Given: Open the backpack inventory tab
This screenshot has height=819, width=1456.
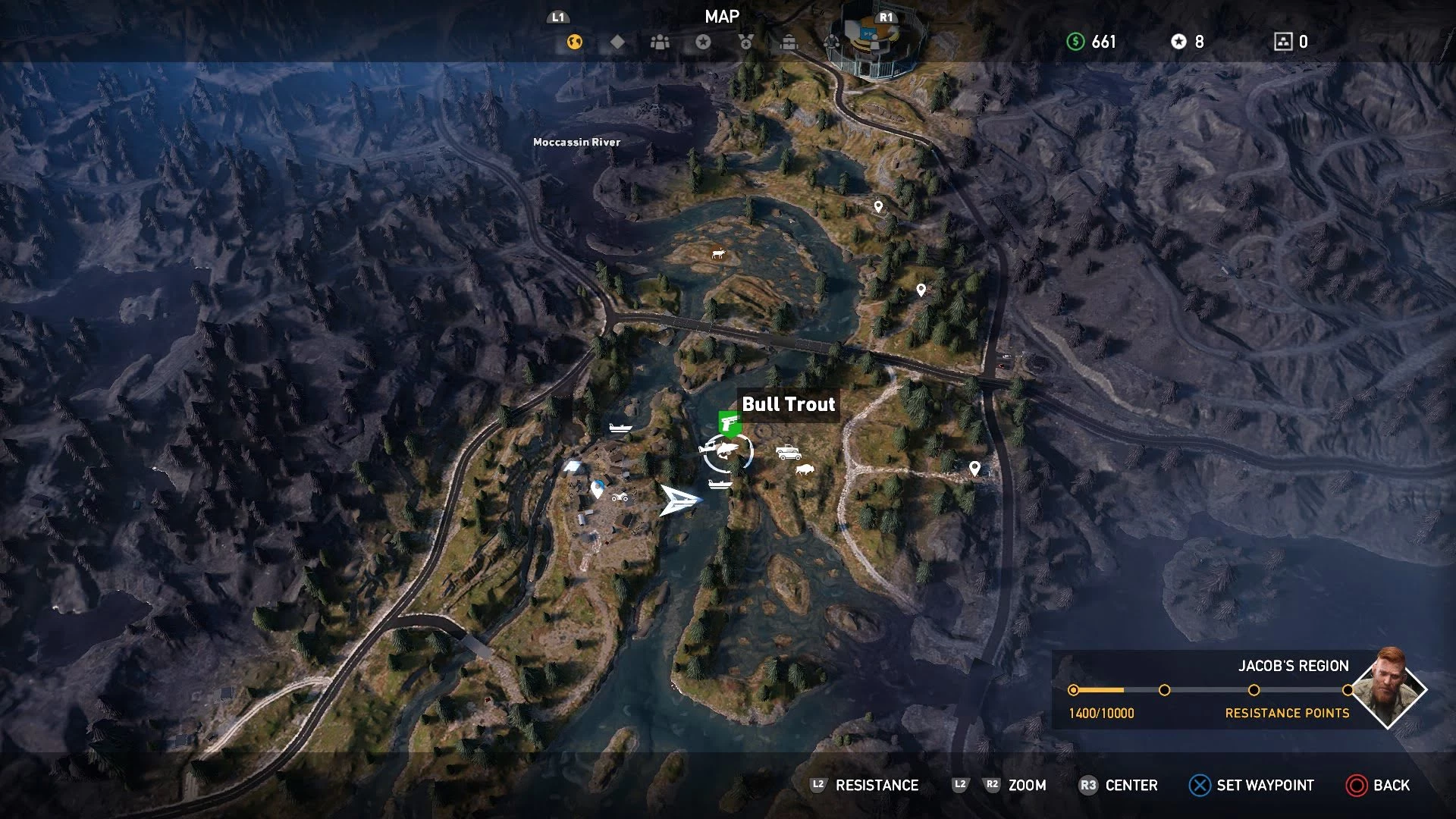Looking at the screenshot, I should (x=789, y=42).
